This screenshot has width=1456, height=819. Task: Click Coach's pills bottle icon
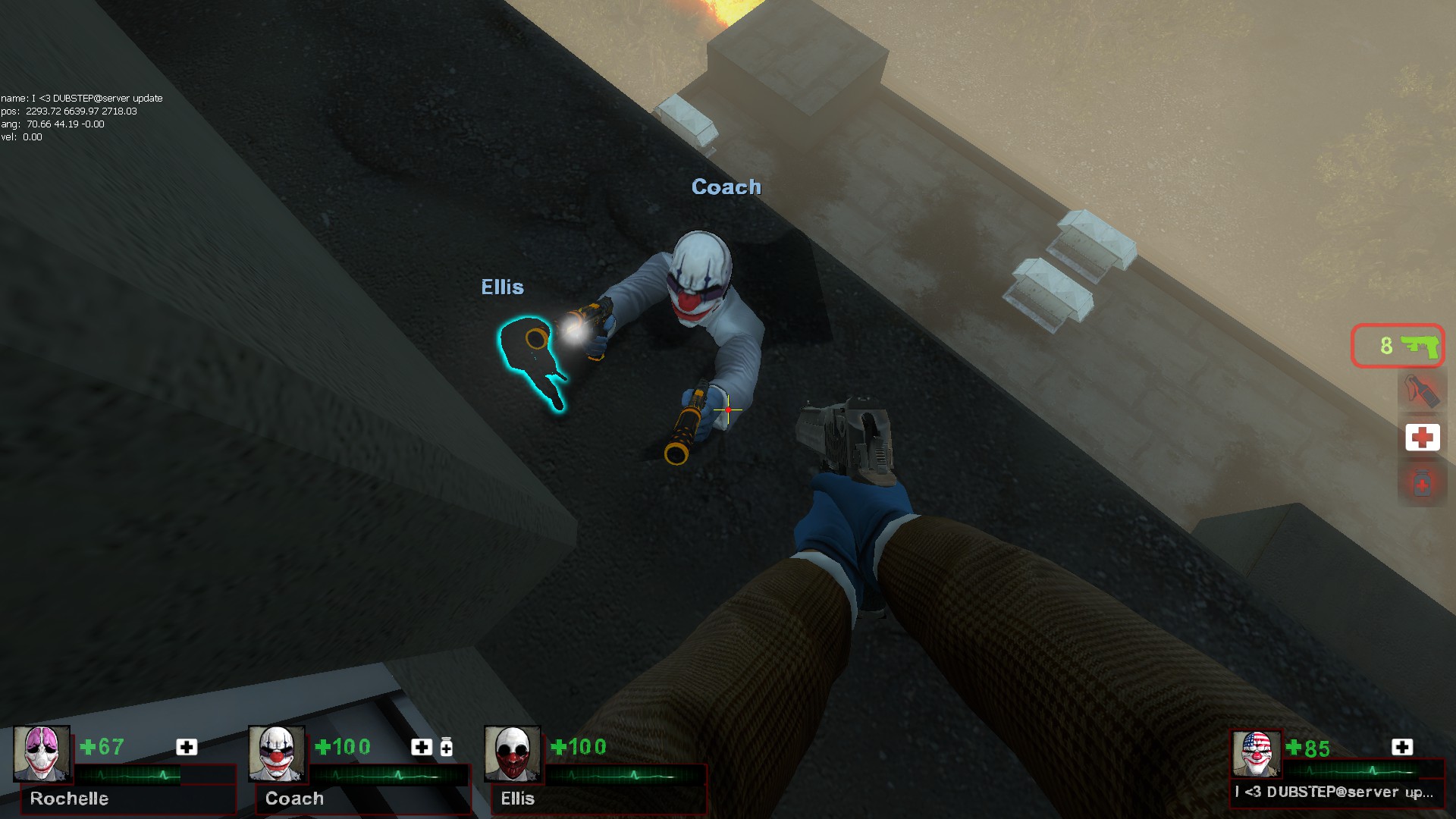tap(445, 748)
